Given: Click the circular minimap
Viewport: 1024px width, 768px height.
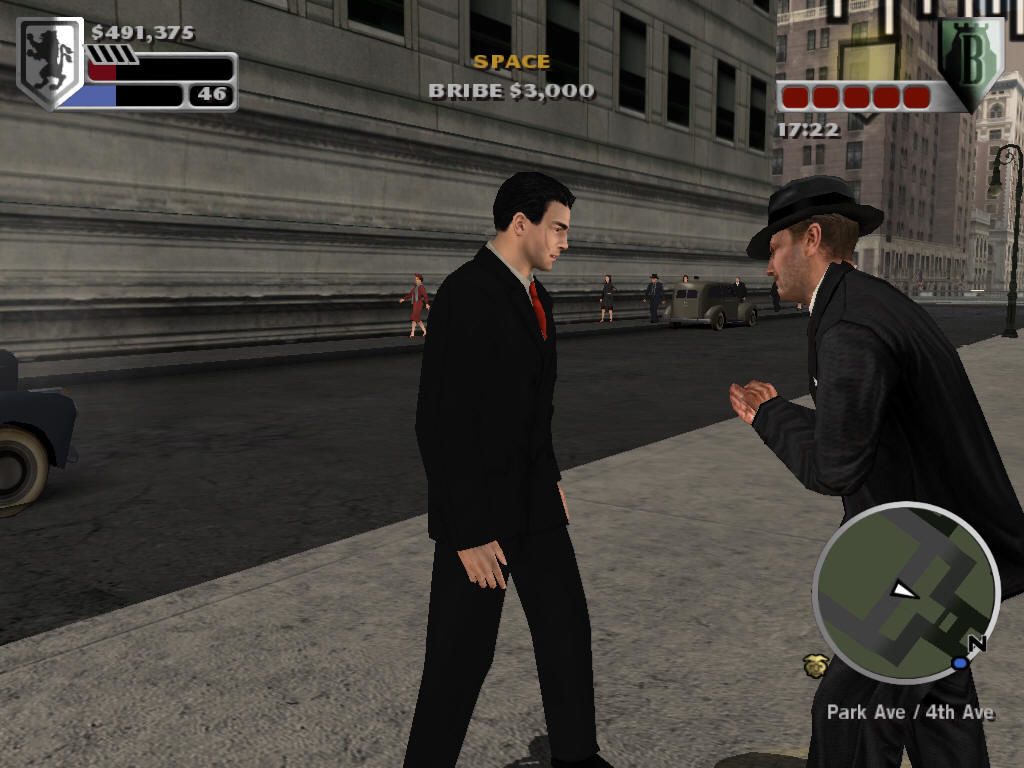Looking at the screenshot, I should (x=906, y=592).
